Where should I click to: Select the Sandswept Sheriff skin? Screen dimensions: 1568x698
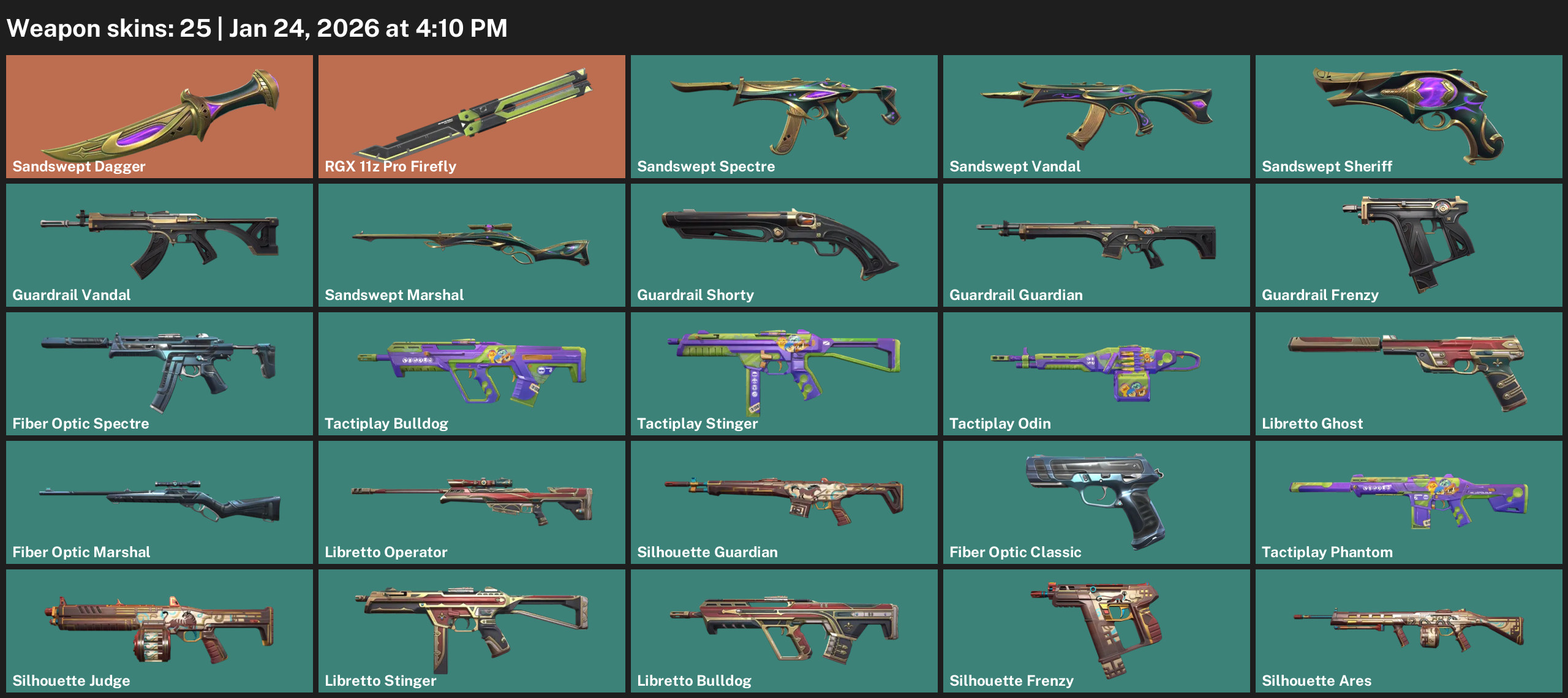1409,116
